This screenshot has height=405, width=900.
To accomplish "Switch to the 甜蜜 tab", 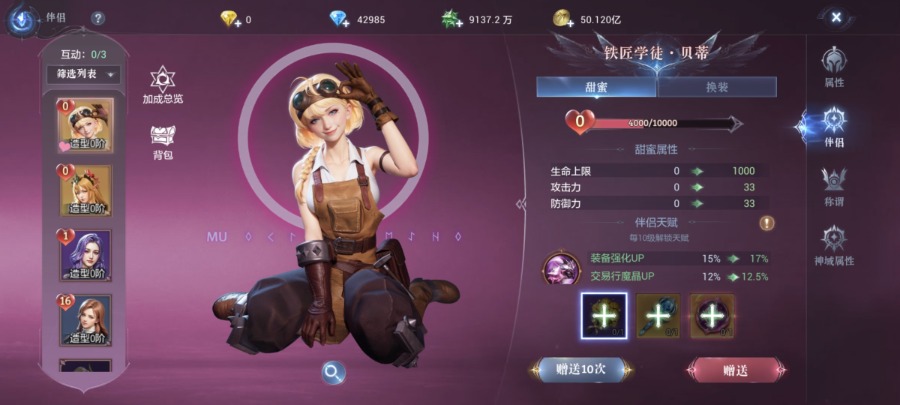I will click(x=596, y=87).
